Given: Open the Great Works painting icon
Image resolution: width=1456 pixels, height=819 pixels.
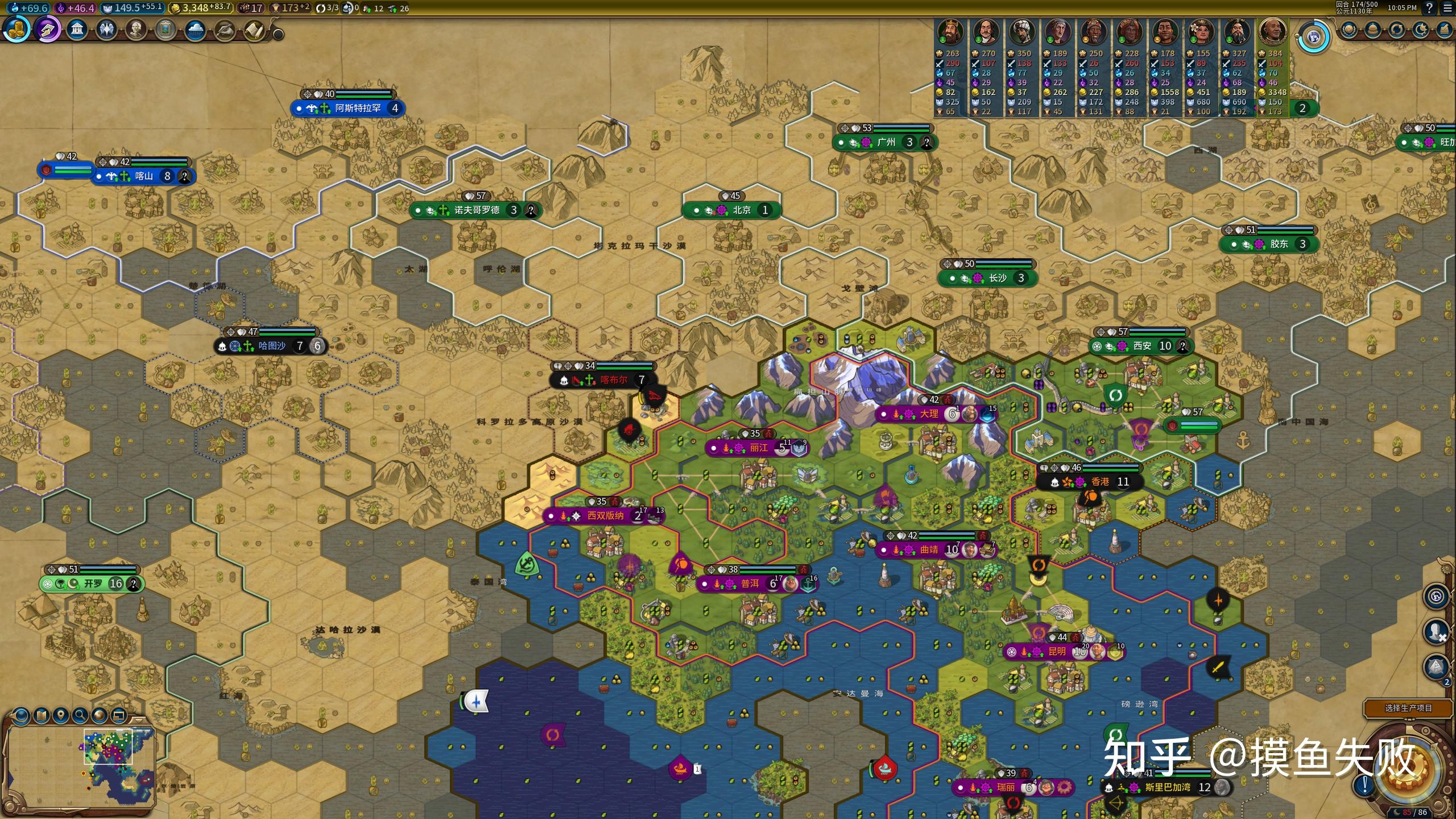Looking at the screenshot, I should click(x=166, y=30).
